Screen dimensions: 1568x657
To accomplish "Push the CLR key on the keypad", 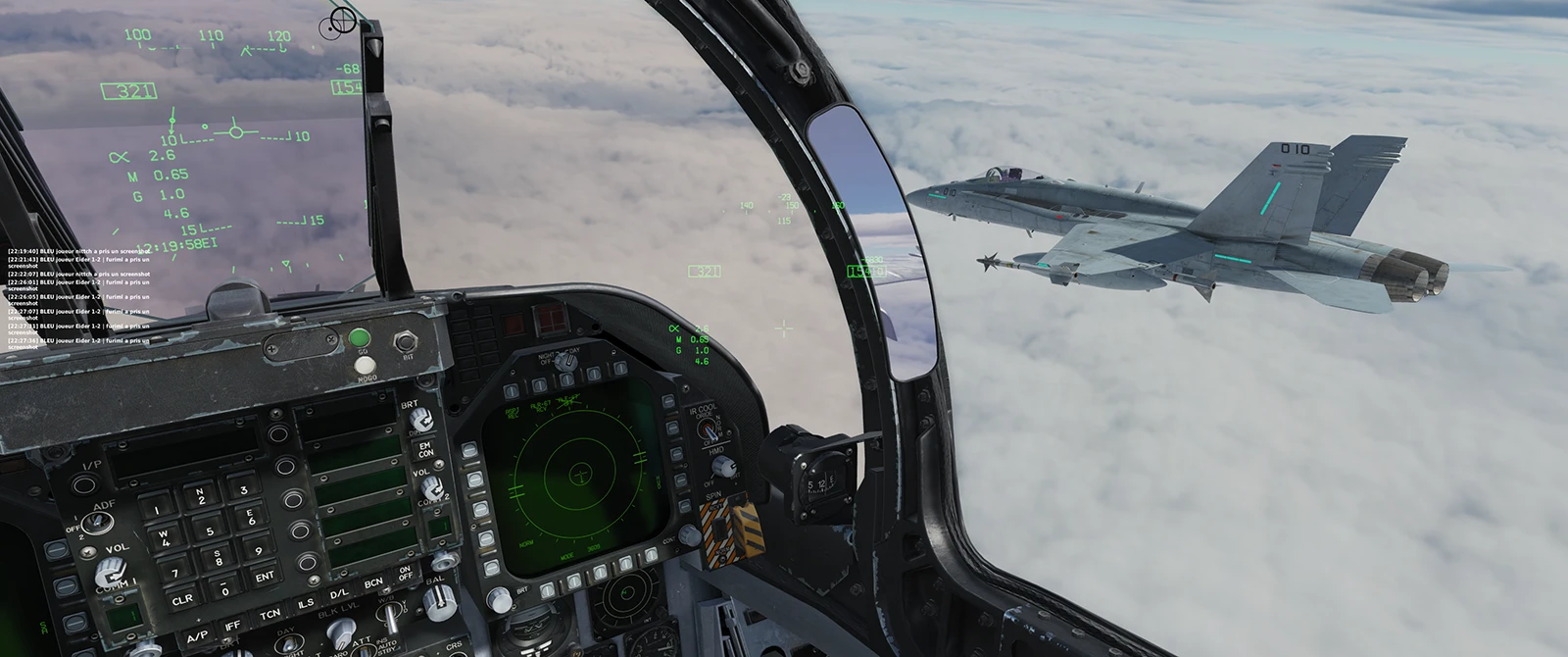I will (181, 600).
